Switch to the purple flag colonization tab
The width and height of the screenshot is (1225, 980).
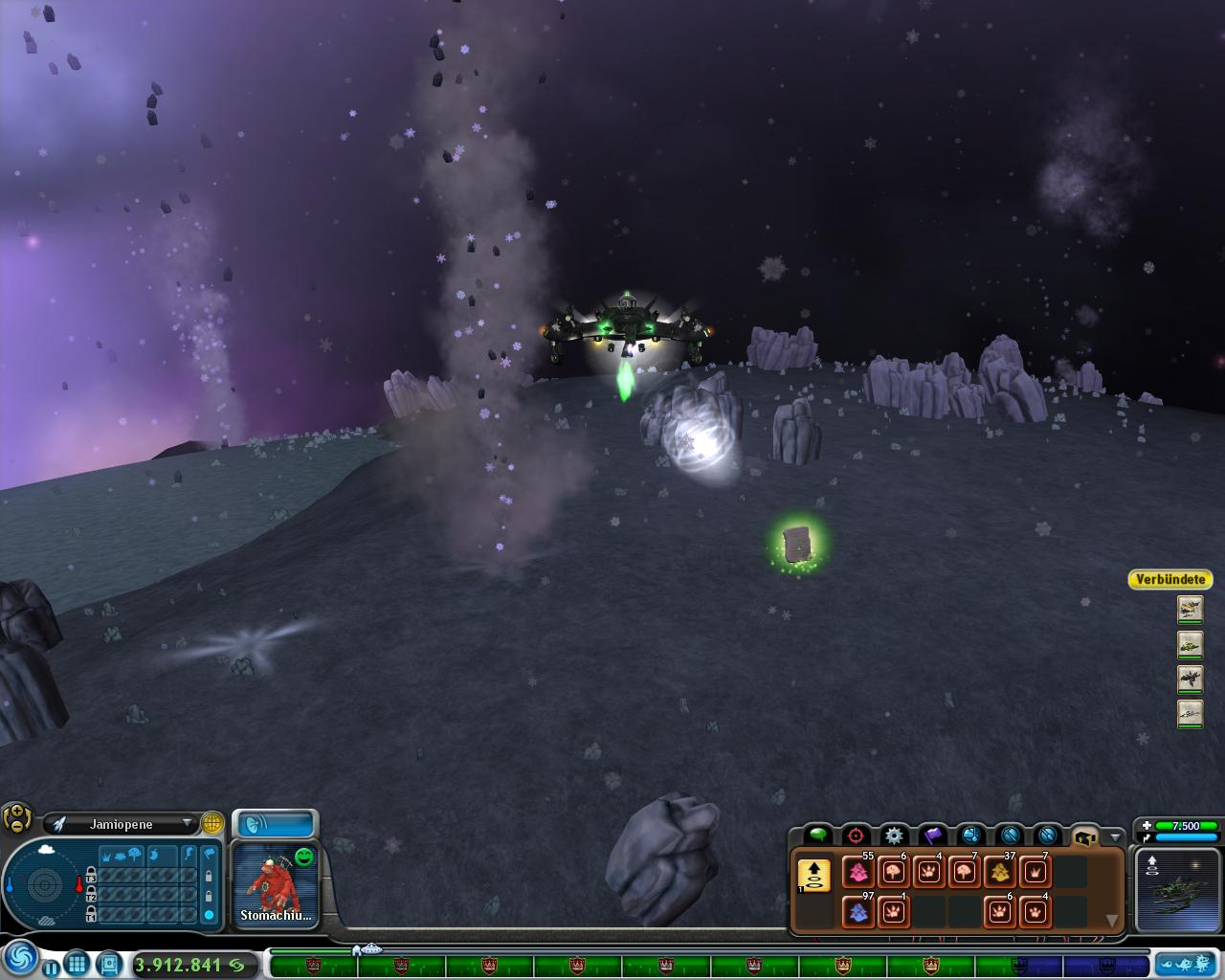[932, 835]
